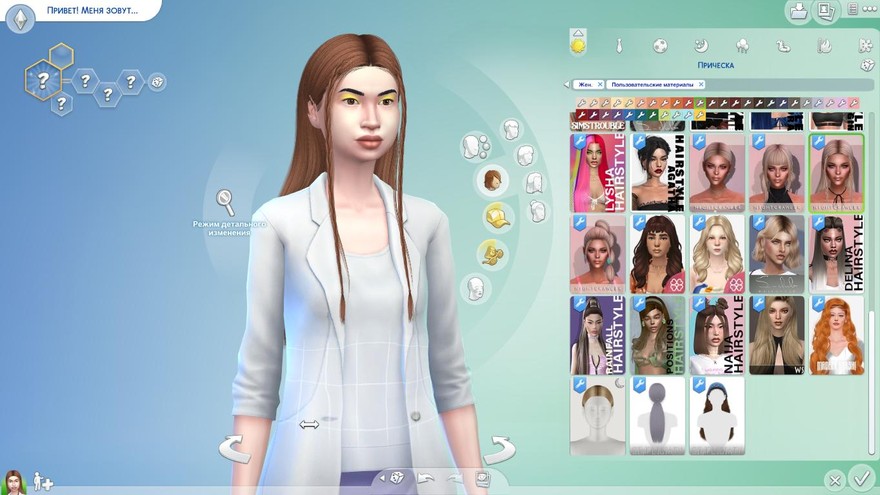
Task: Pick the Delina hairstyle thumbnail
Action: [837, 254]
